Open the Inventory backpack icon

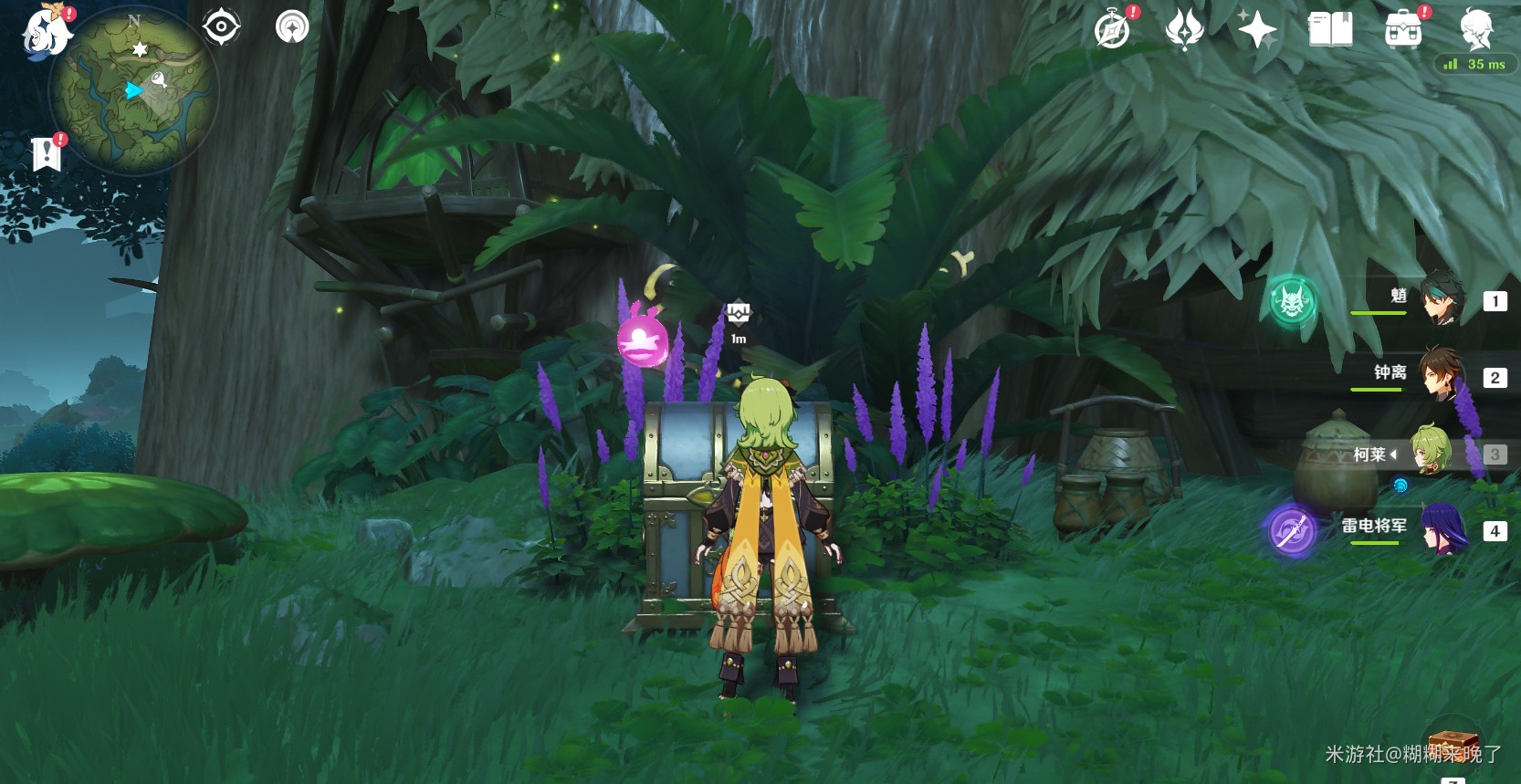click(x=1403, y=31)
